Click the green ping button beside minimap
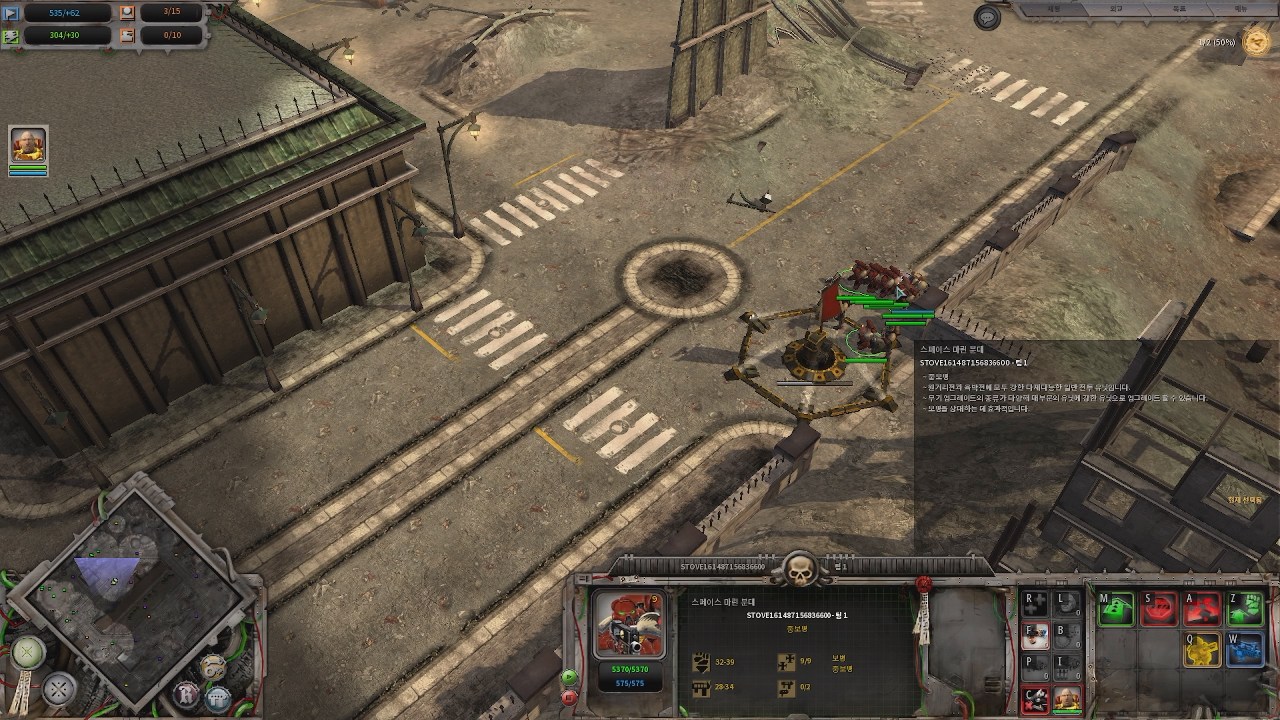This screenshot has height=720, width=1280. click(x=30, y=652)
